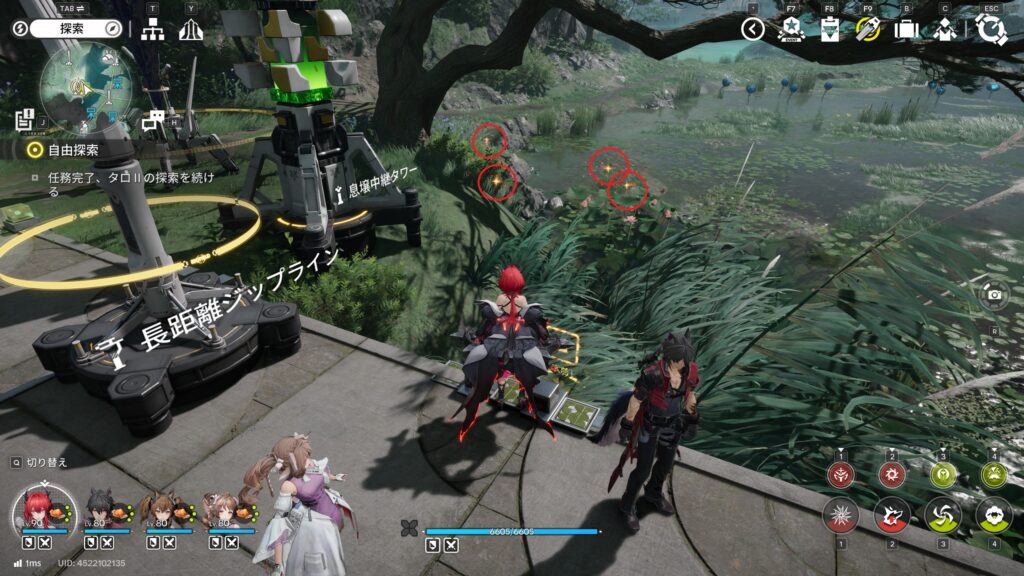
Task: Open the event star badge icon
Action: 790,29
